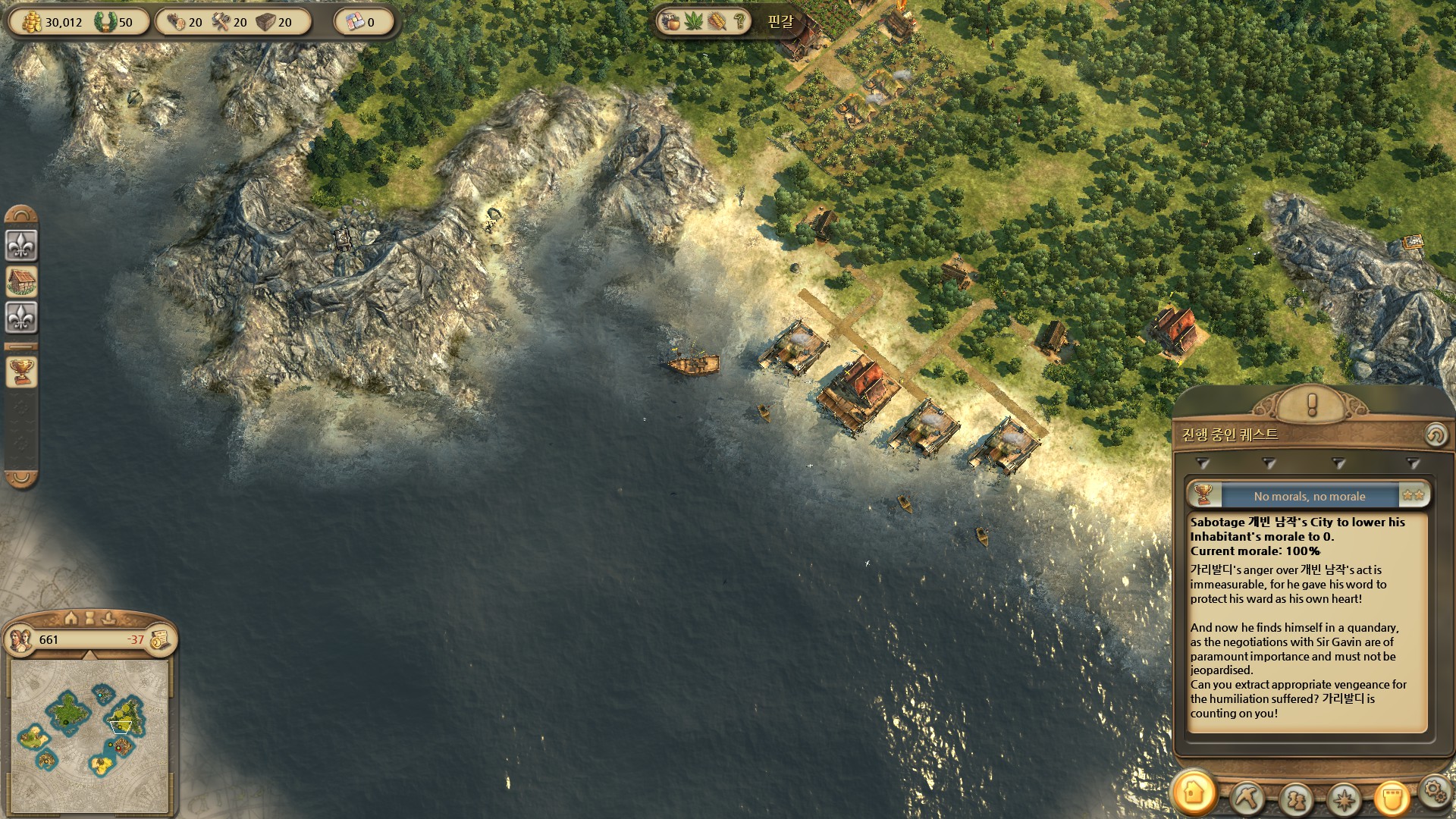
Task: Open the pickaxe demolish tool
Action: (x=1247, y=798)
